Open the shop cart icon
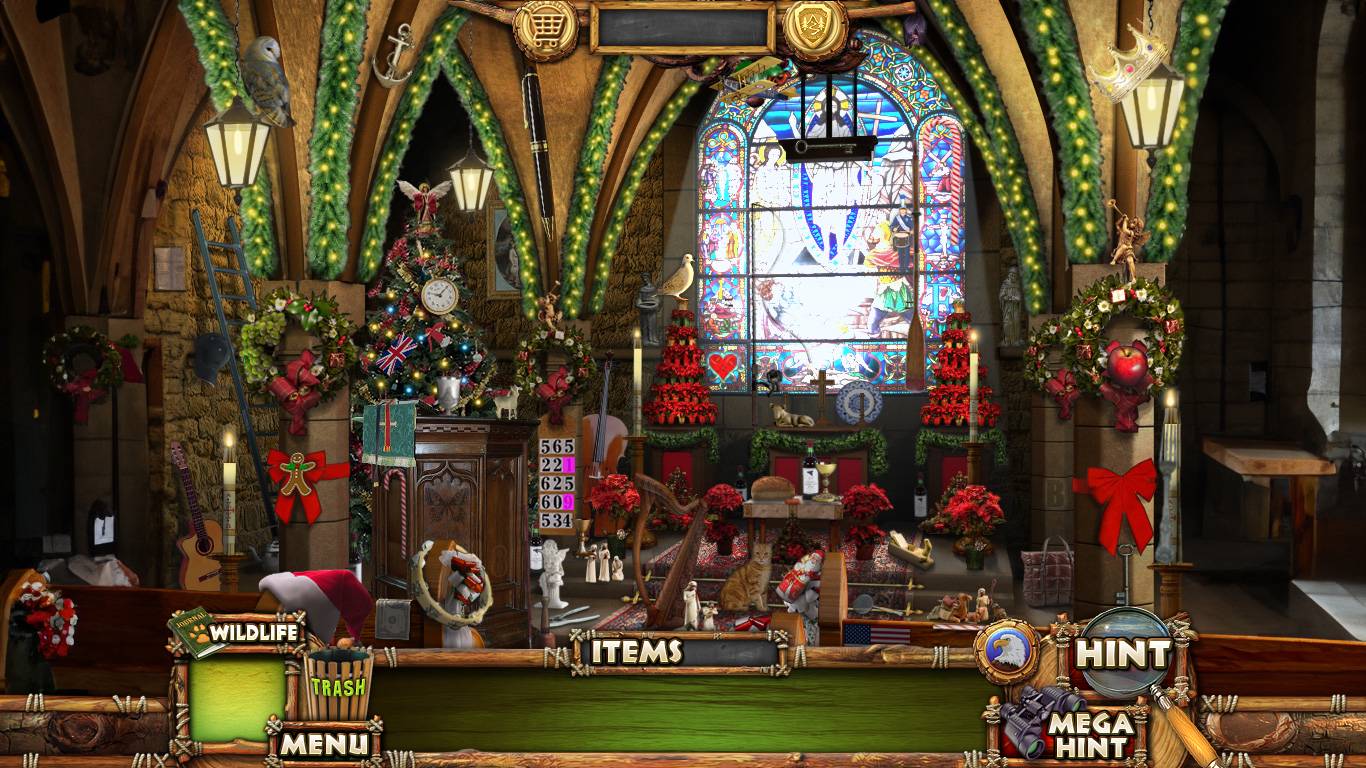1366x768 pixels. pos(545,30)
